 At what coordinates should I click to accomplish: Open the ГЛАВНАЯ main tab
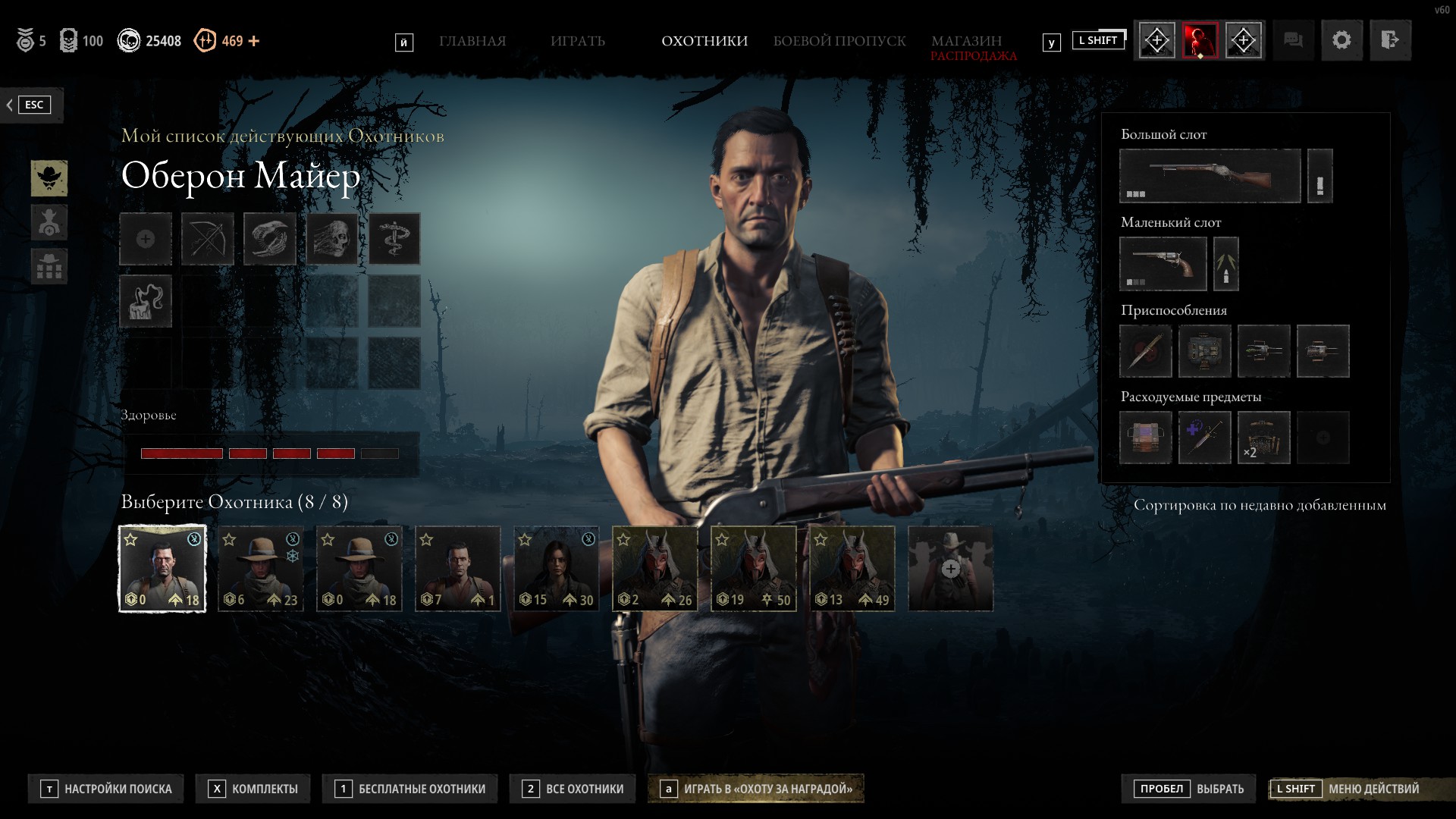tap(472, 41)
